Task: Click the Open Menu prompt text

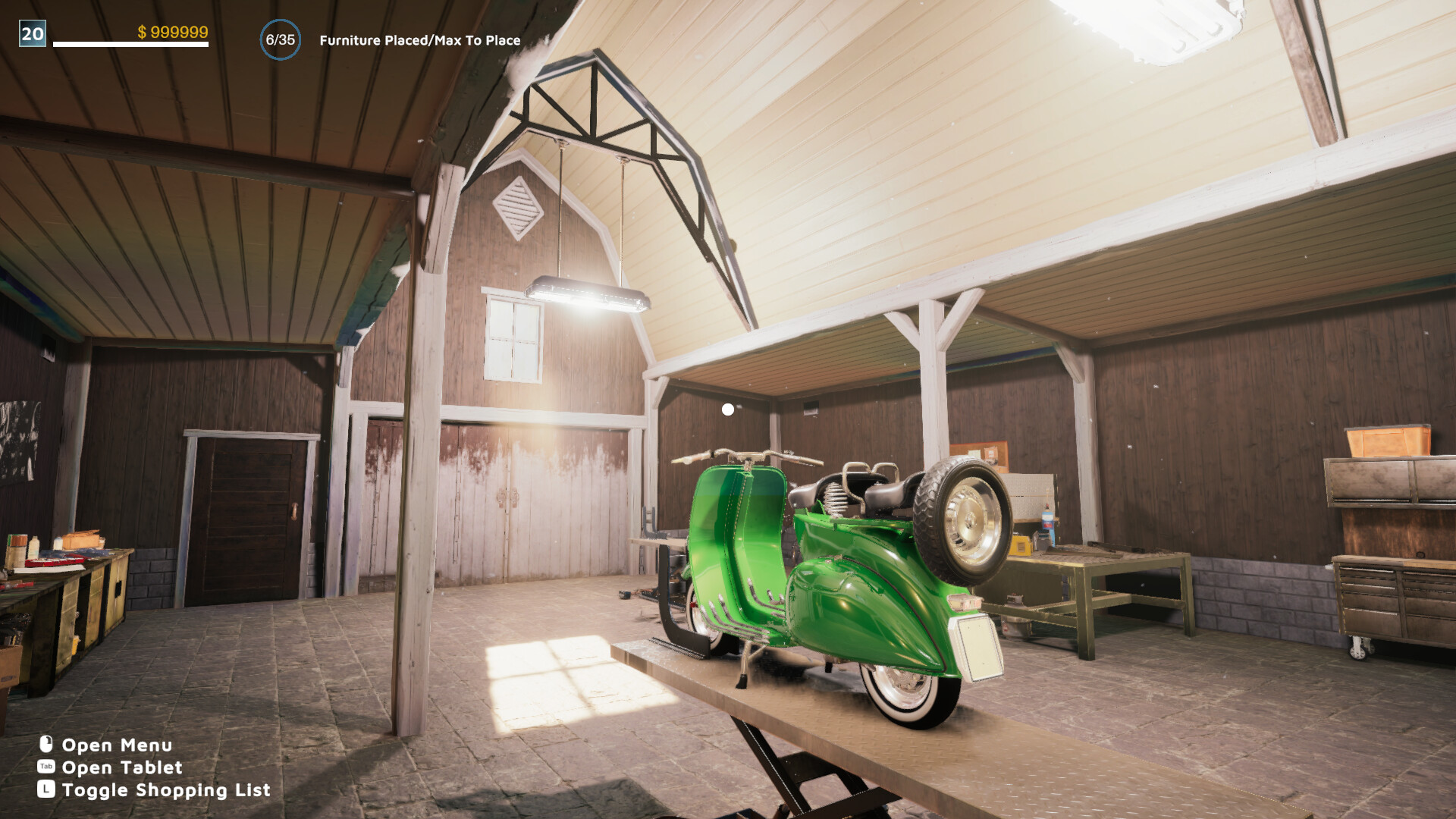Action: pos(116,745)
